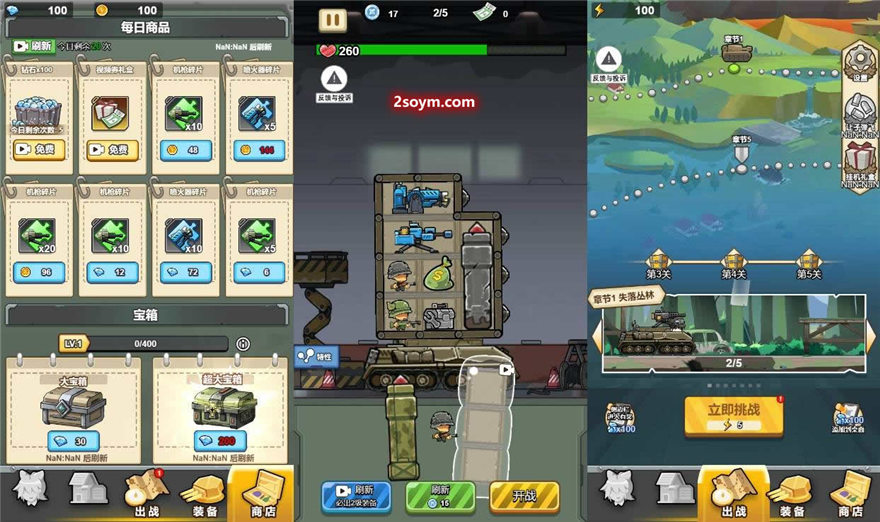Screen dimensions: 880x522
Task: Buy the x20 machine gun fragments for 96
Action: click(x=40, y=271)
